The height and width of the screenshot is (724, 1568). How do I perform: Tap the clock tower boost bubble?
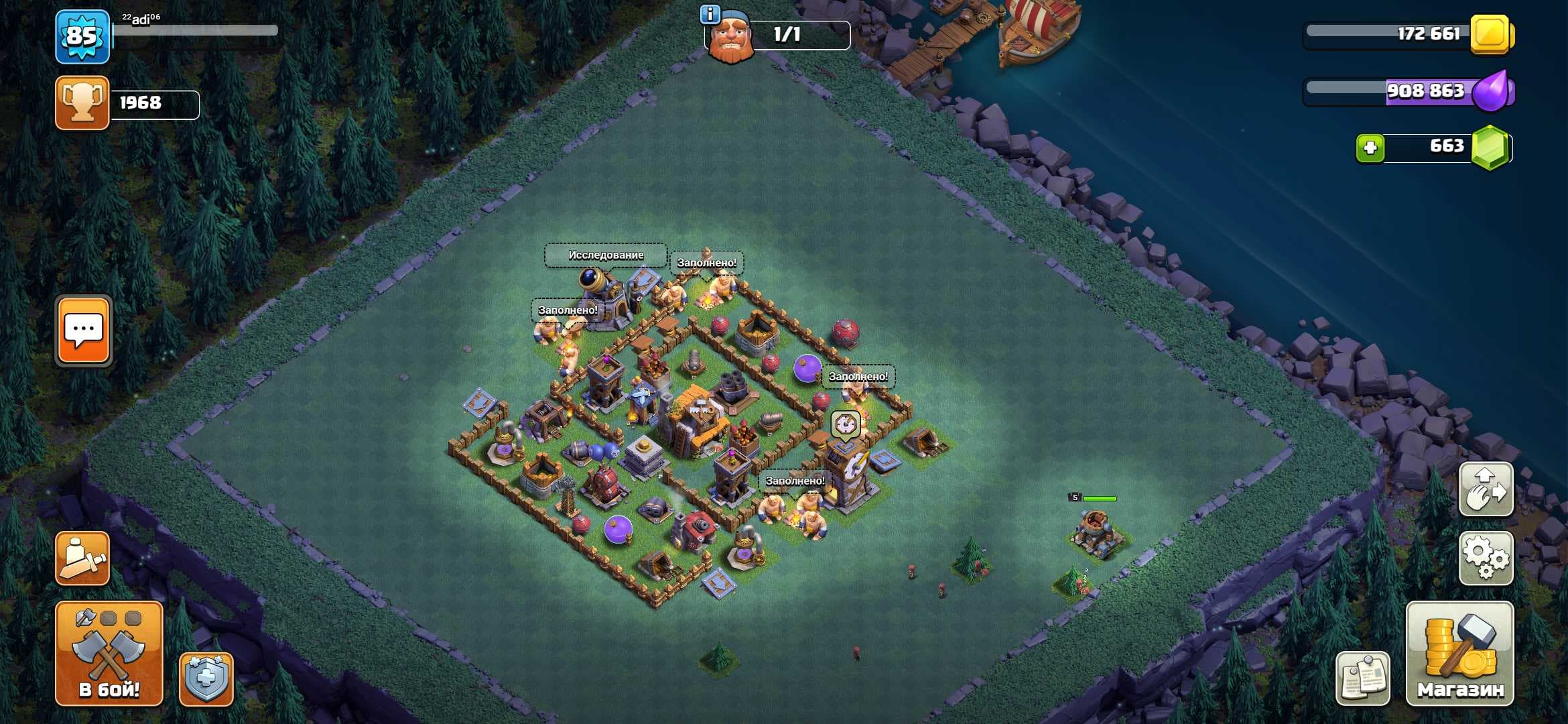click(845, 424)
